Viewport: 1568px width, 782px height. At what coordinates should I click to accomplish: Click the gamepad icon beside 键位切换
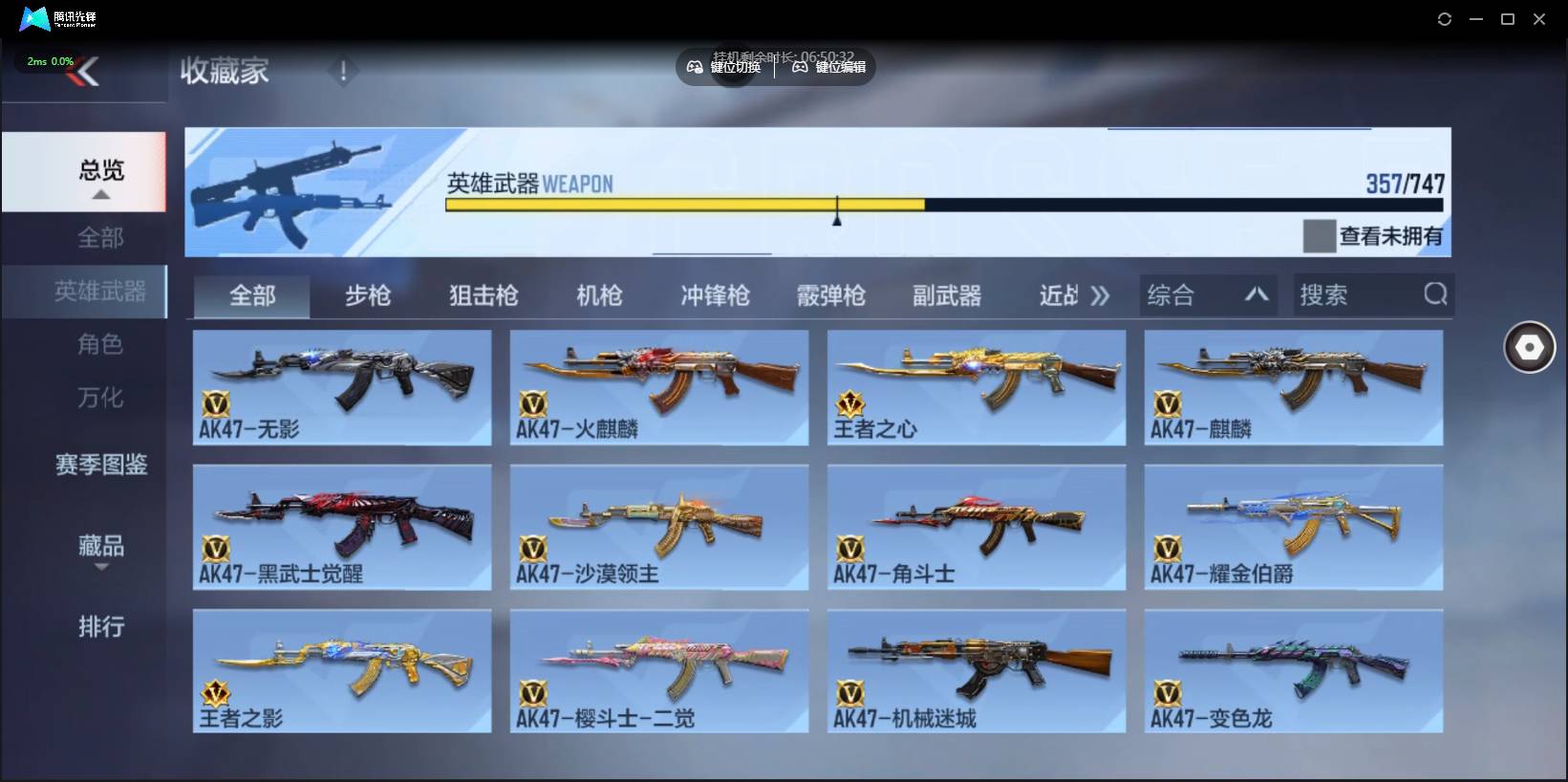pyautogui.click(x=695, y=67)
